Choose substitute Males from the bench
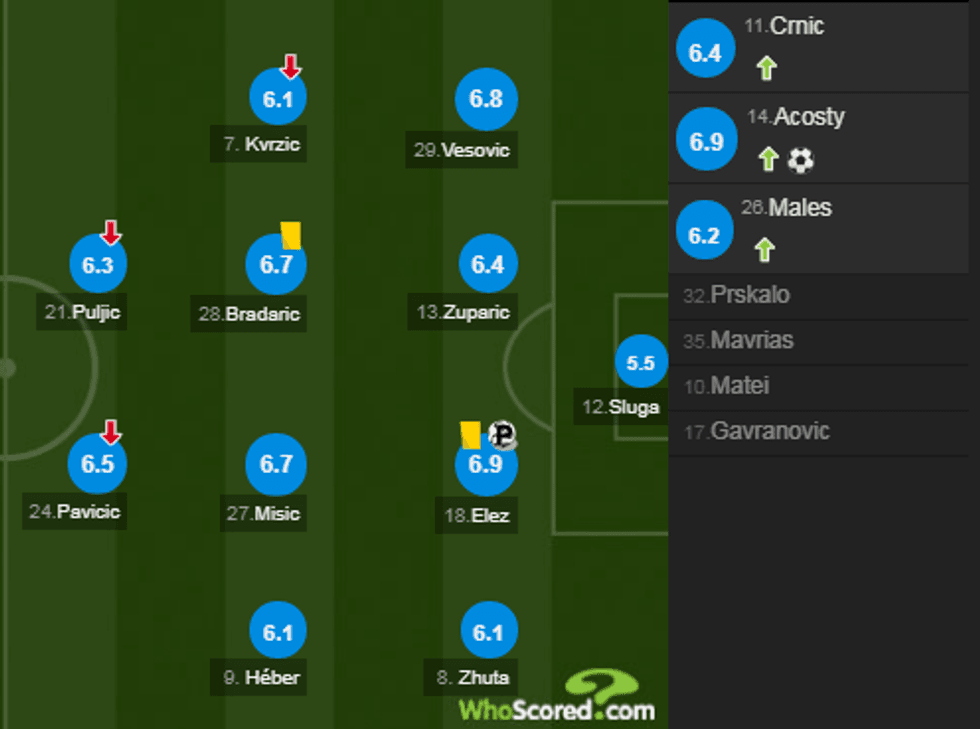The height and width of the screenshot is (729, 980). pyautogui.click(x=823, y=229)
